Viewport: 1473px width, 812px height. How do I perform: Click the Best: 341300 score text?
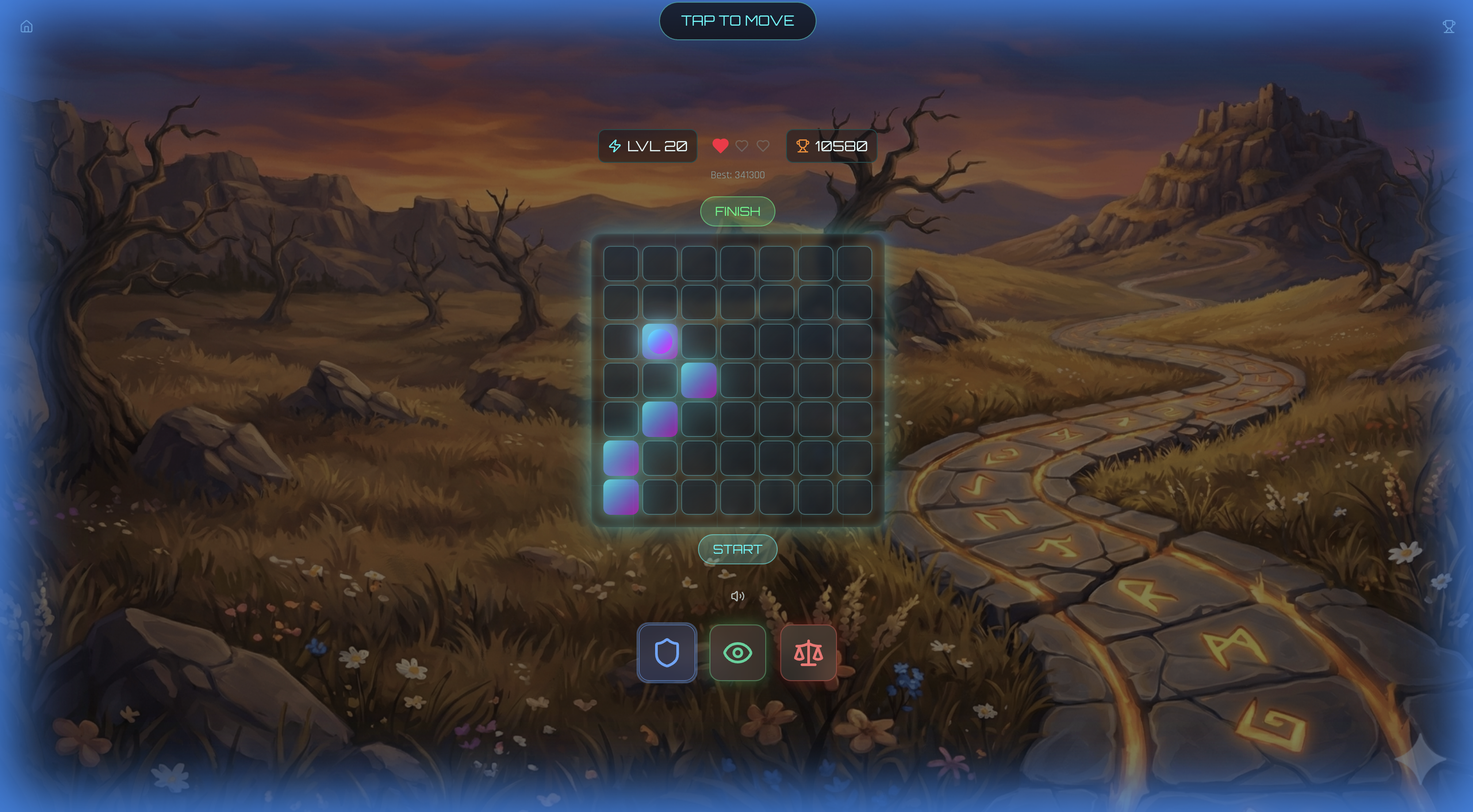[737, 175]
